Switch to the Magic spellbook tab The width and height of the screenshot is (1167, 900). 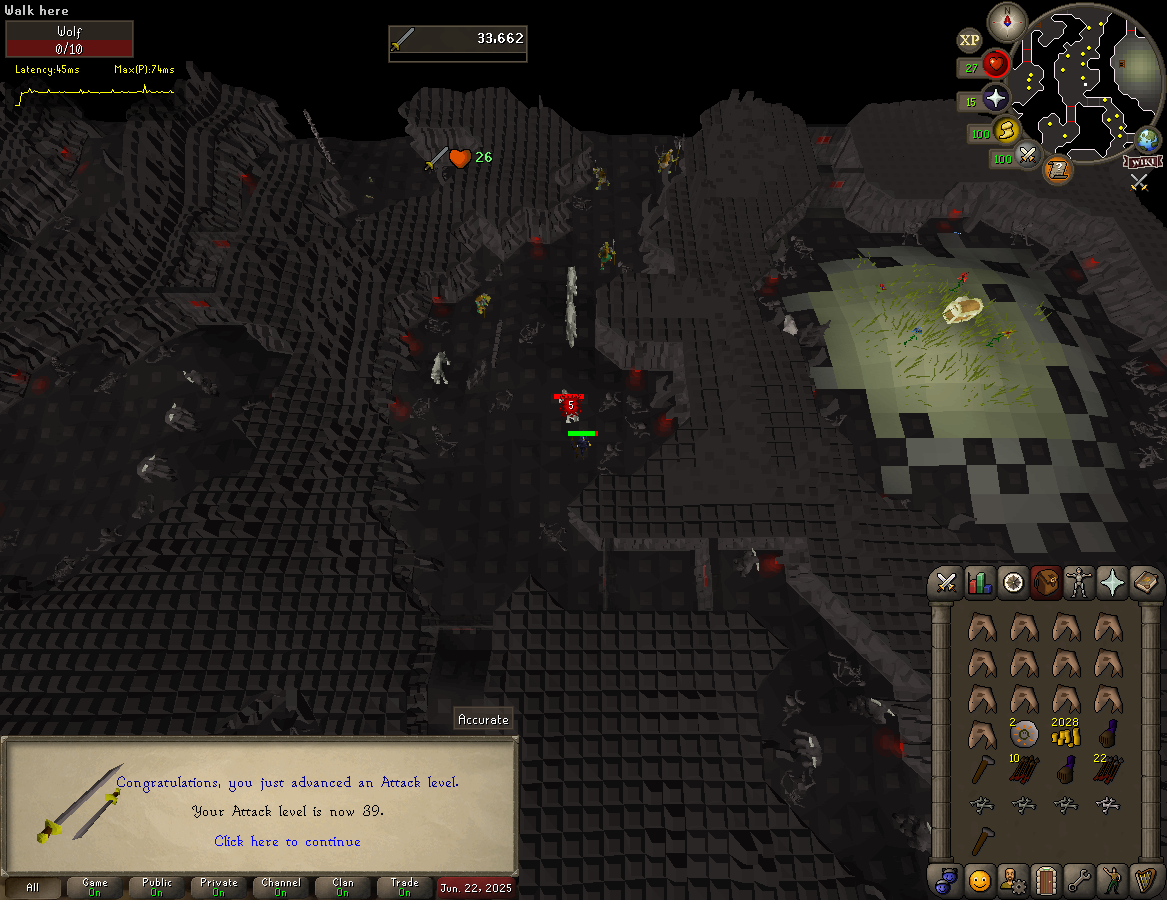1145,583
